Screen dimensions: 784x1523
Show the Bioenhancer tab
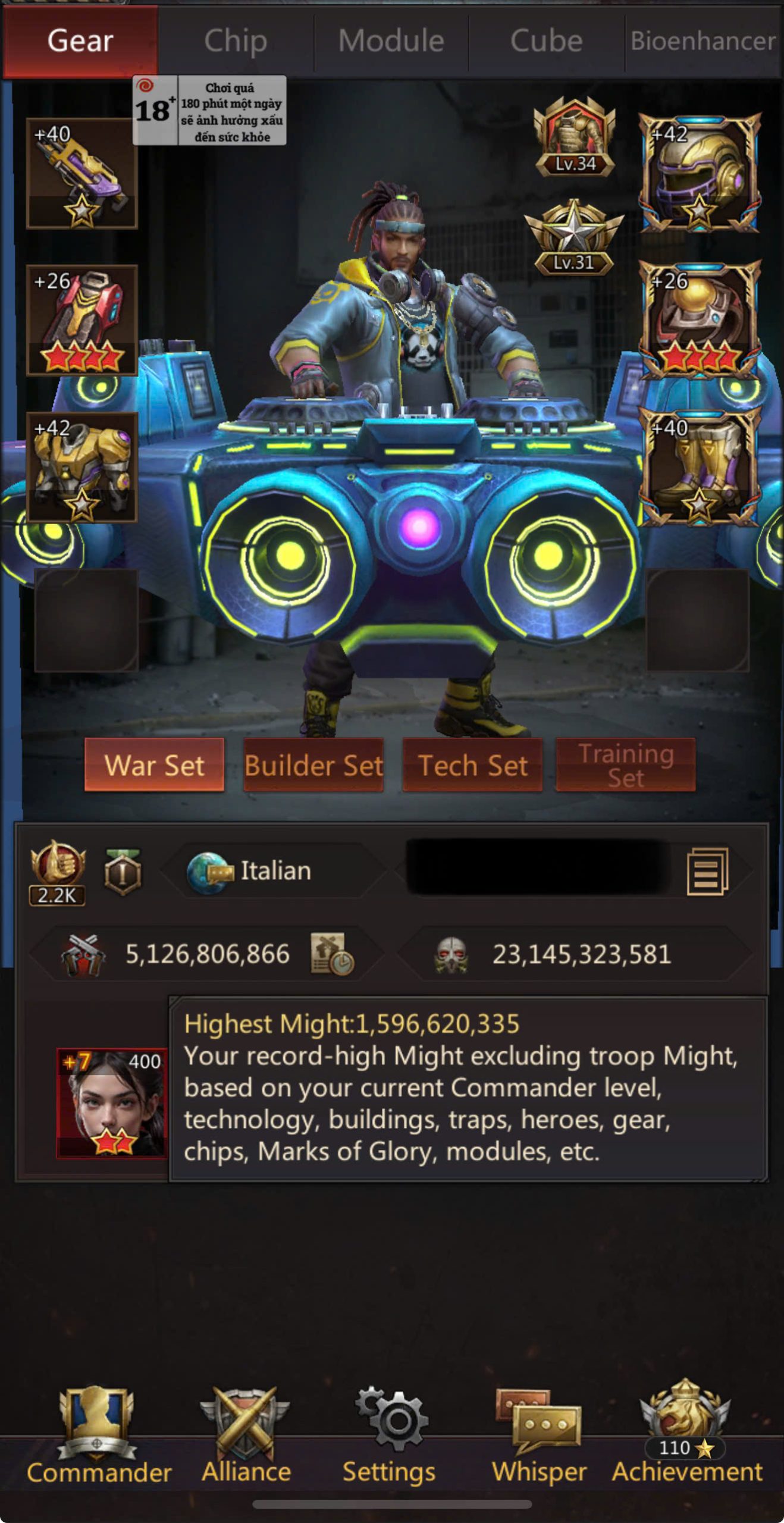(703, 42)
